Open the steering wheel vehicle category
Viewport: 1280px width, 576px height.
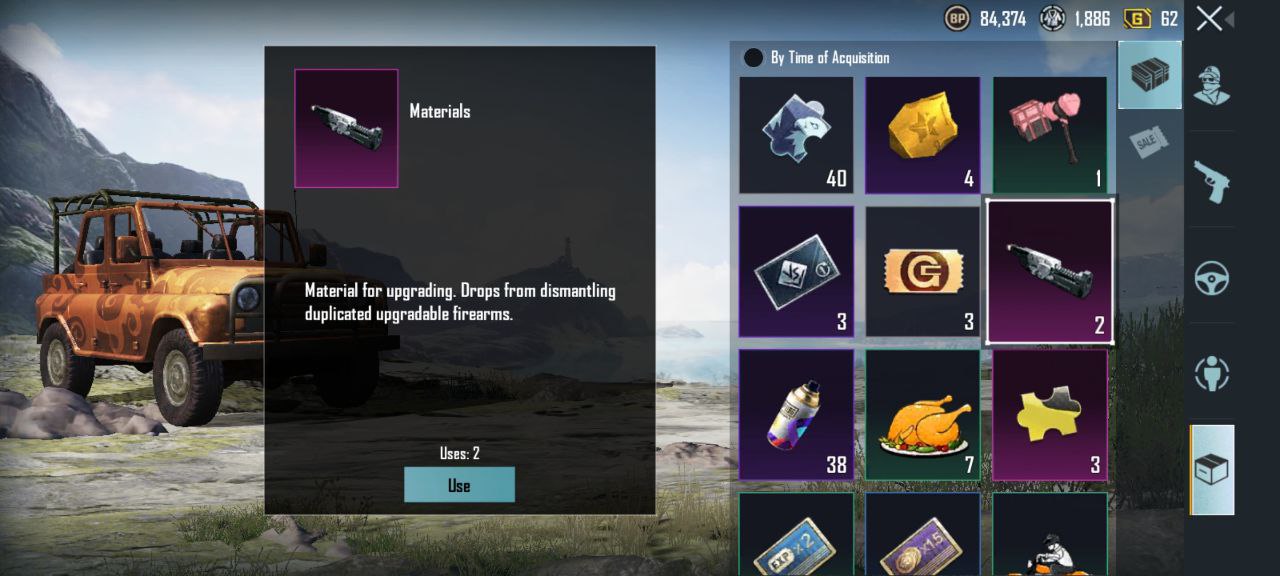[x=1211, y=277]
